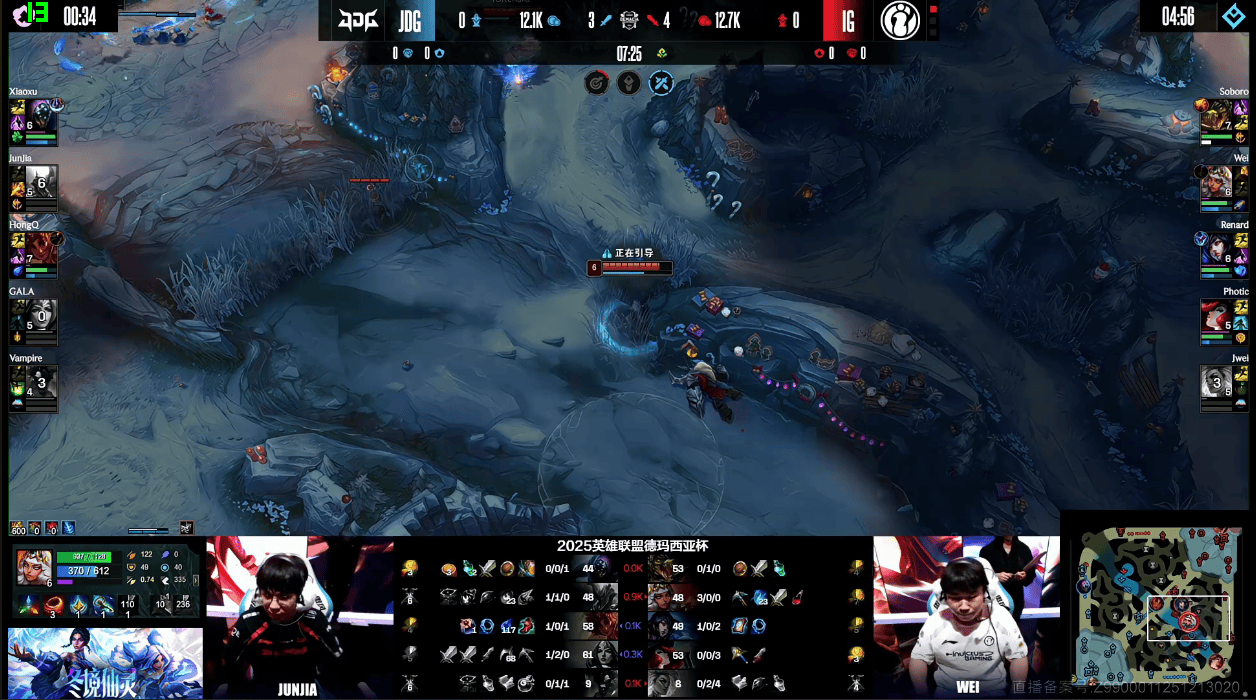The height and width of the screenshot is (700, 1256).
Task: Click the crossed-swords objective icon under timer
Action: (x=660, y=83)
